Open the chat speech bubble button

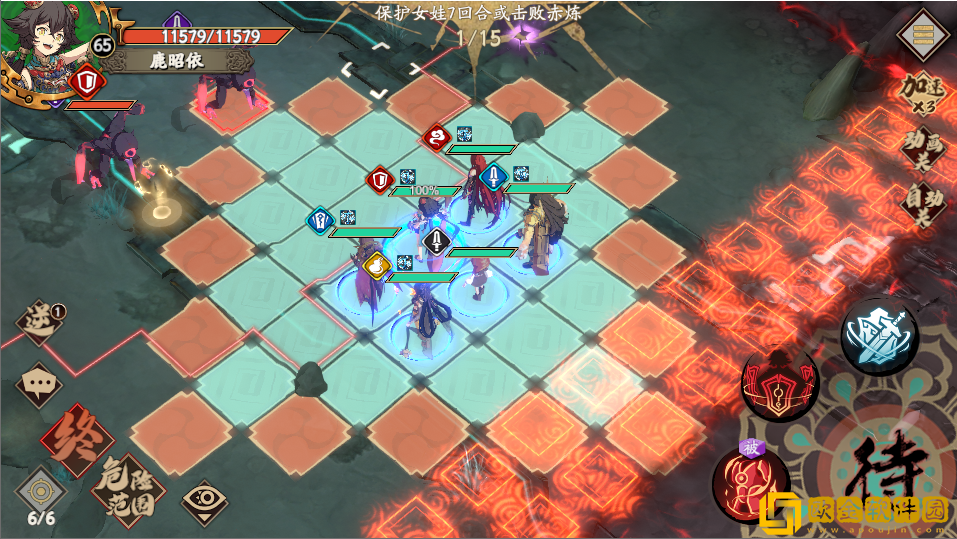tap(38, 383)
